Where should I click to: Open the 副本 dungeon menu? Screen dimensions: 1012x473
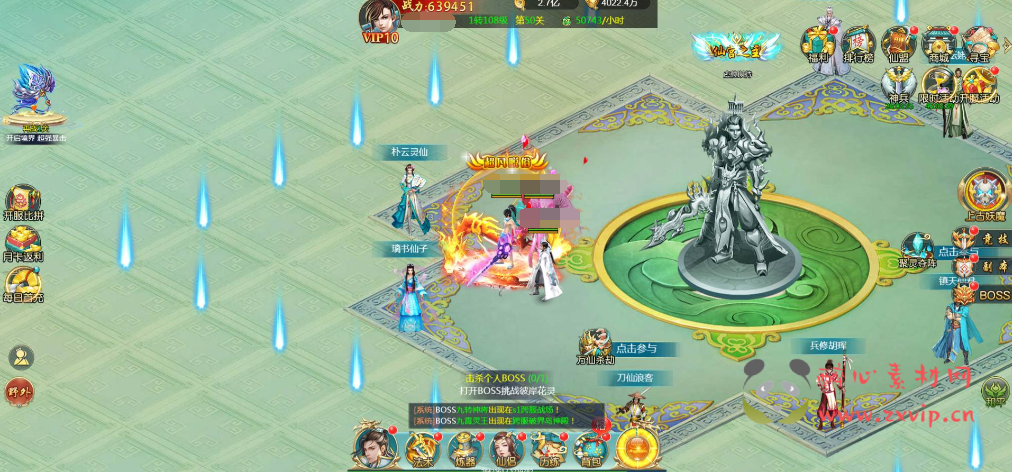(984, 267)
